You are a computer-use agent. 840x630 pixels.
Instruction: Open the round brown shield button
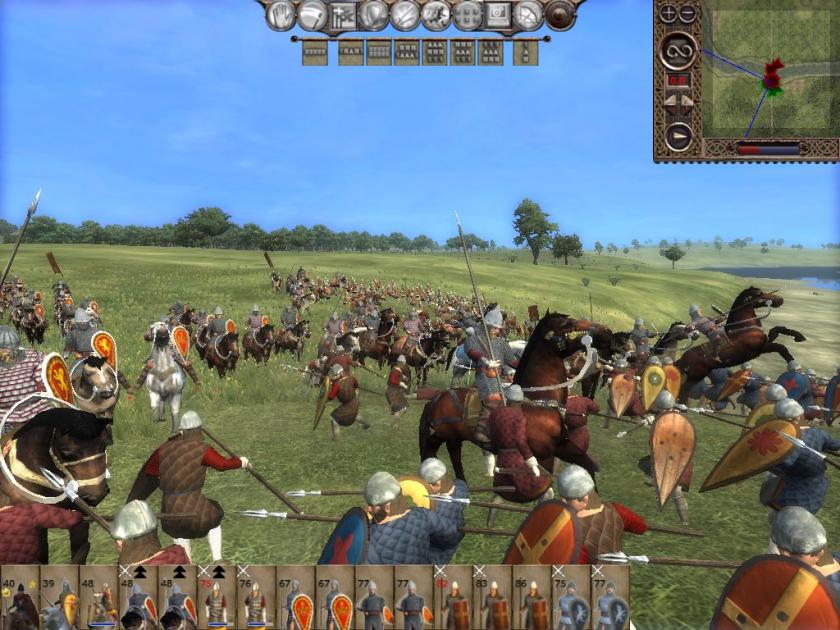pos(561,14)
